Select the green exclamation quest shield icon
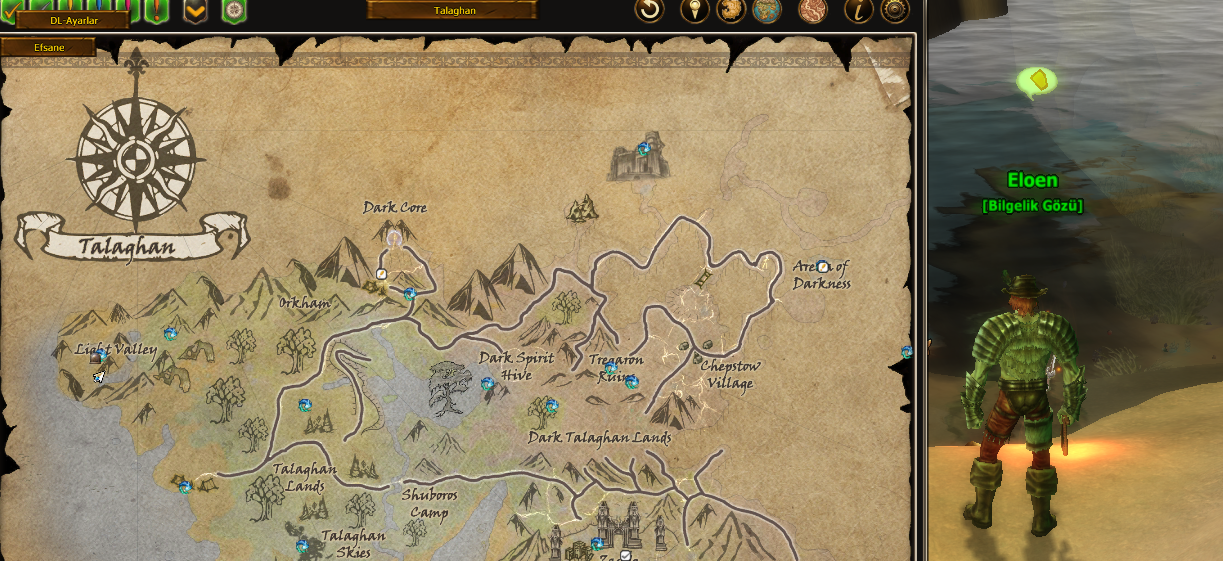This screenshot has height=561, width=1223. (157, 11)
